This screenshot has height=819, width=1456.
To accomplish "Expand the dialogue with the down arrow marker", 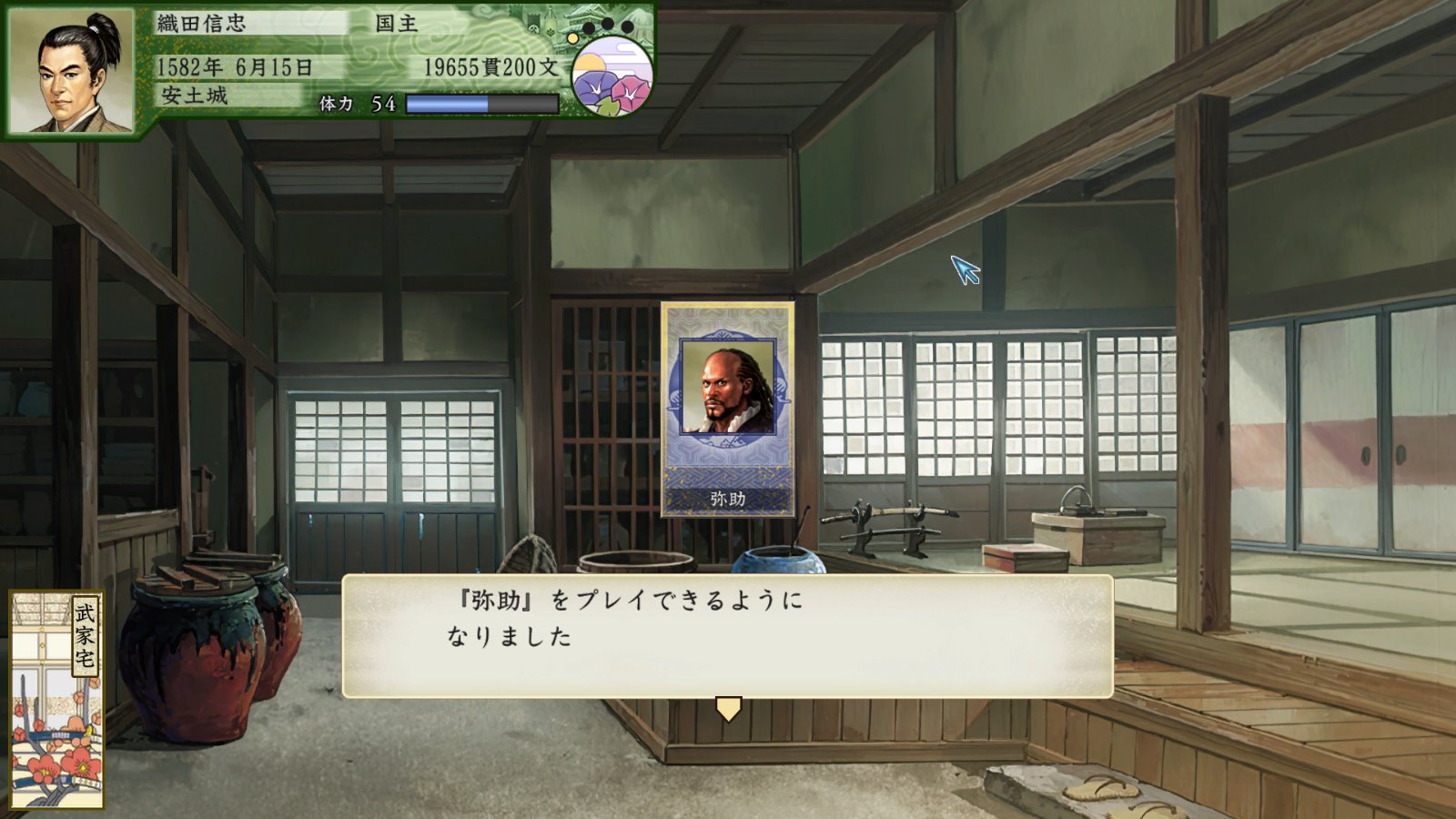I will pos(727,706).
